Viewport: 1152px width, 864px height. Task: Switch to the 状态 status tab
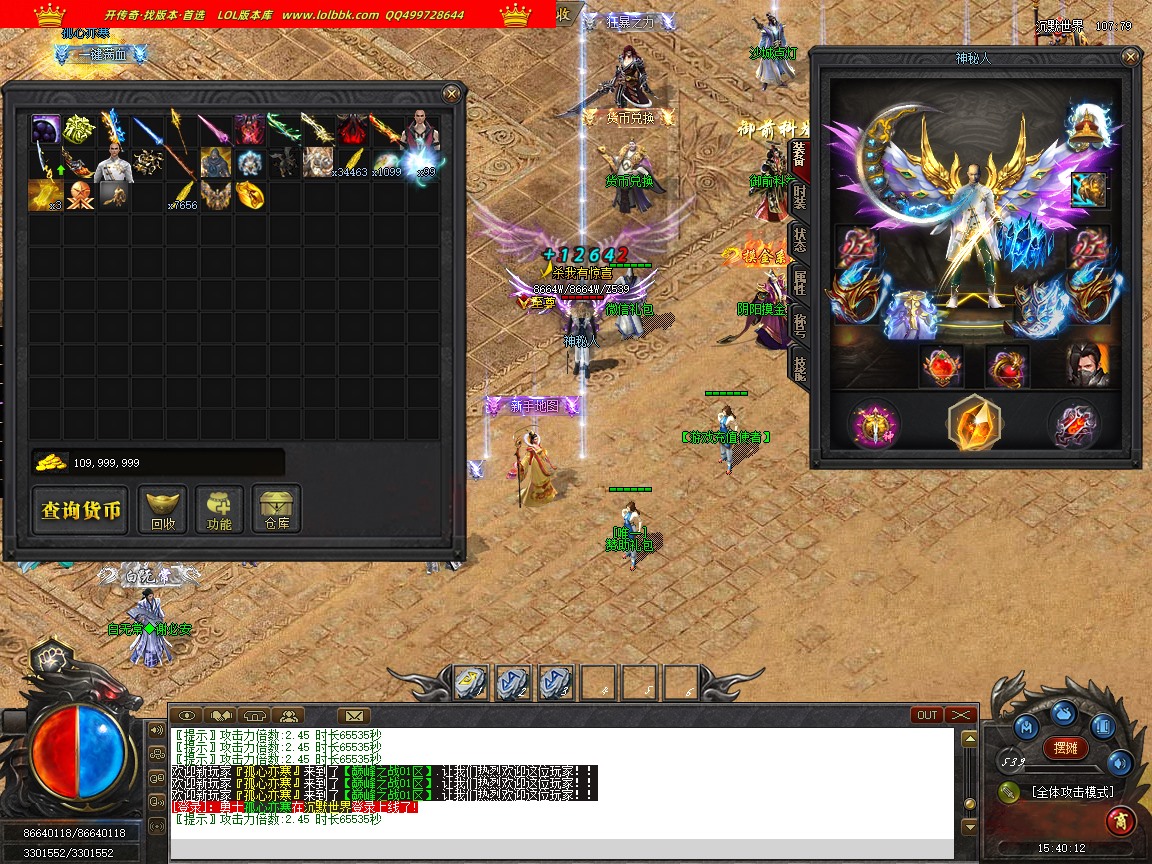[x=800, y=239]
